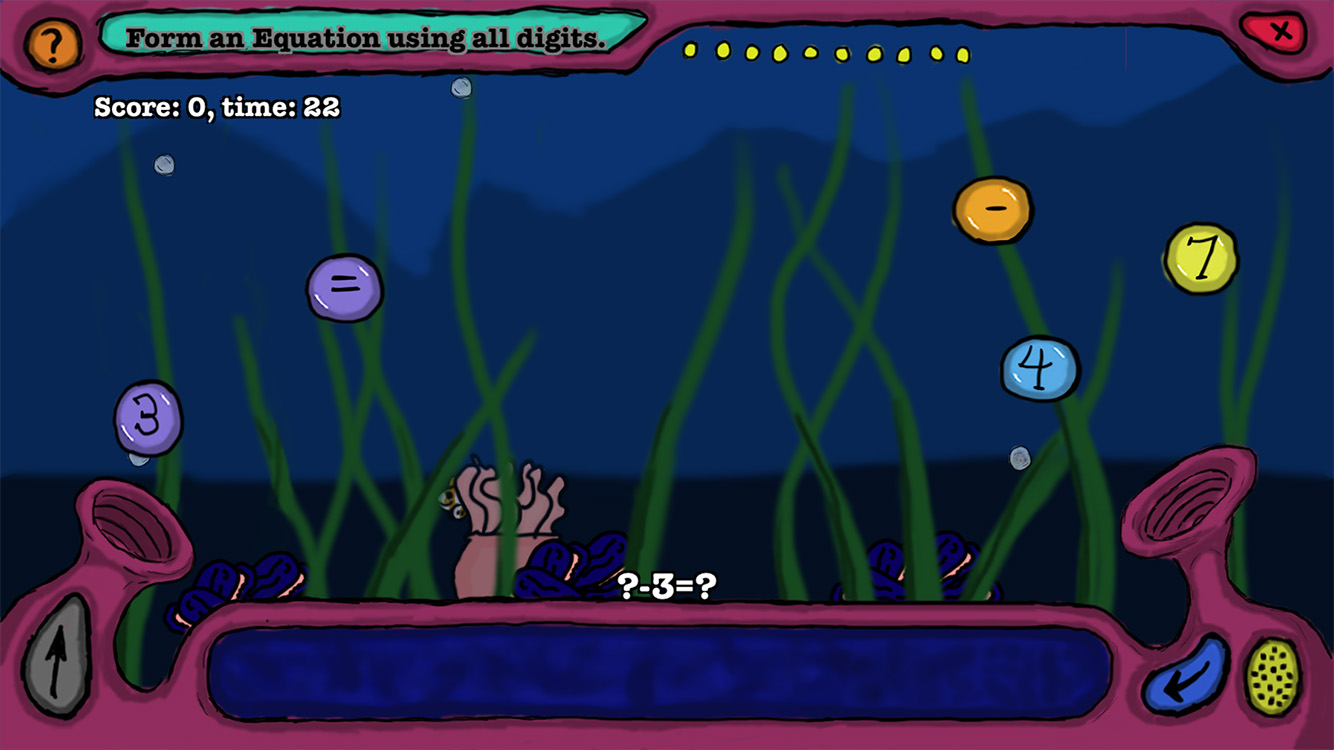The image size is (1334, 750).
Task: Select the yellow number 7 bubble
Action: 1201,259
